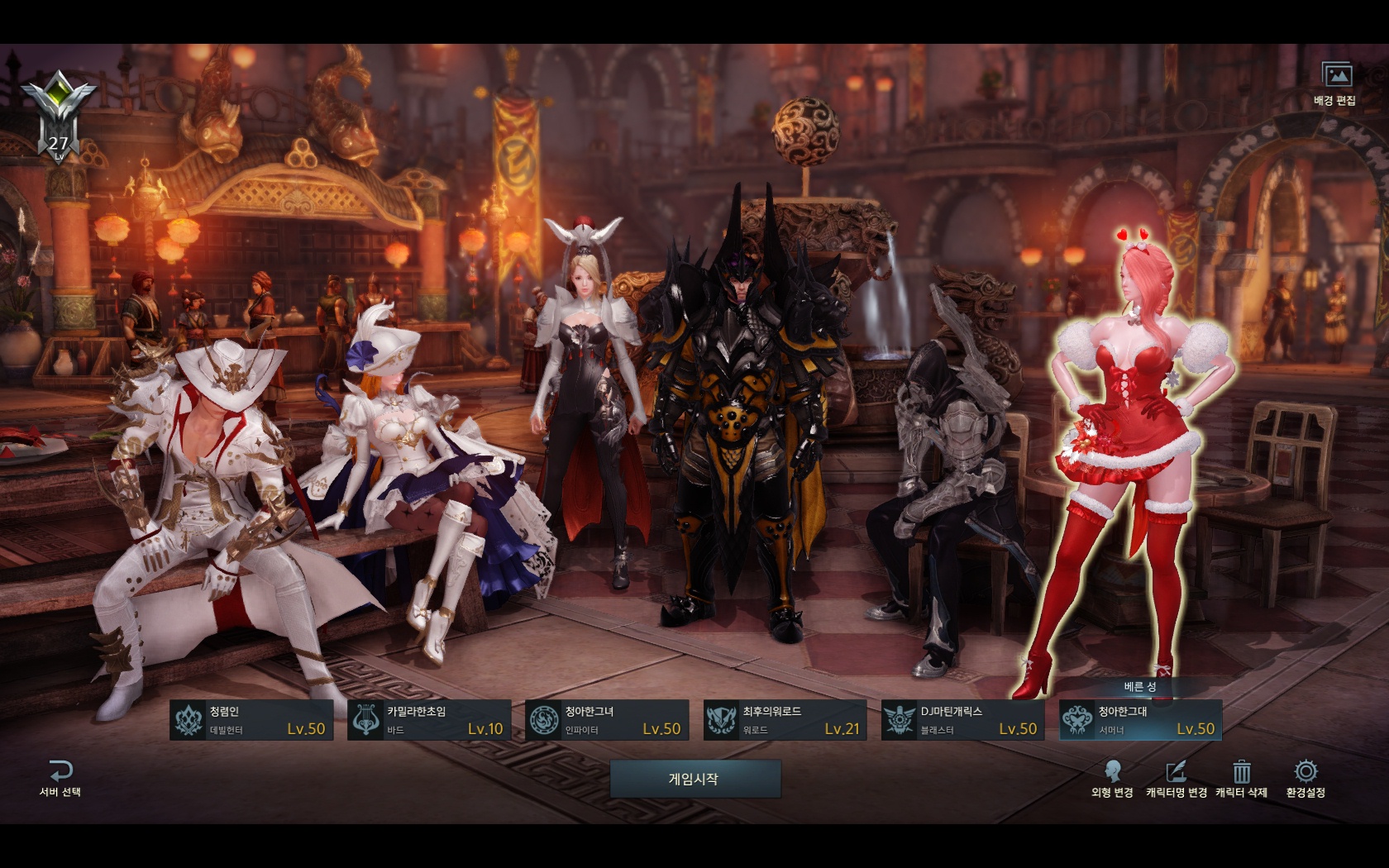Start the game with 게임시작 button

coord(694,779)
